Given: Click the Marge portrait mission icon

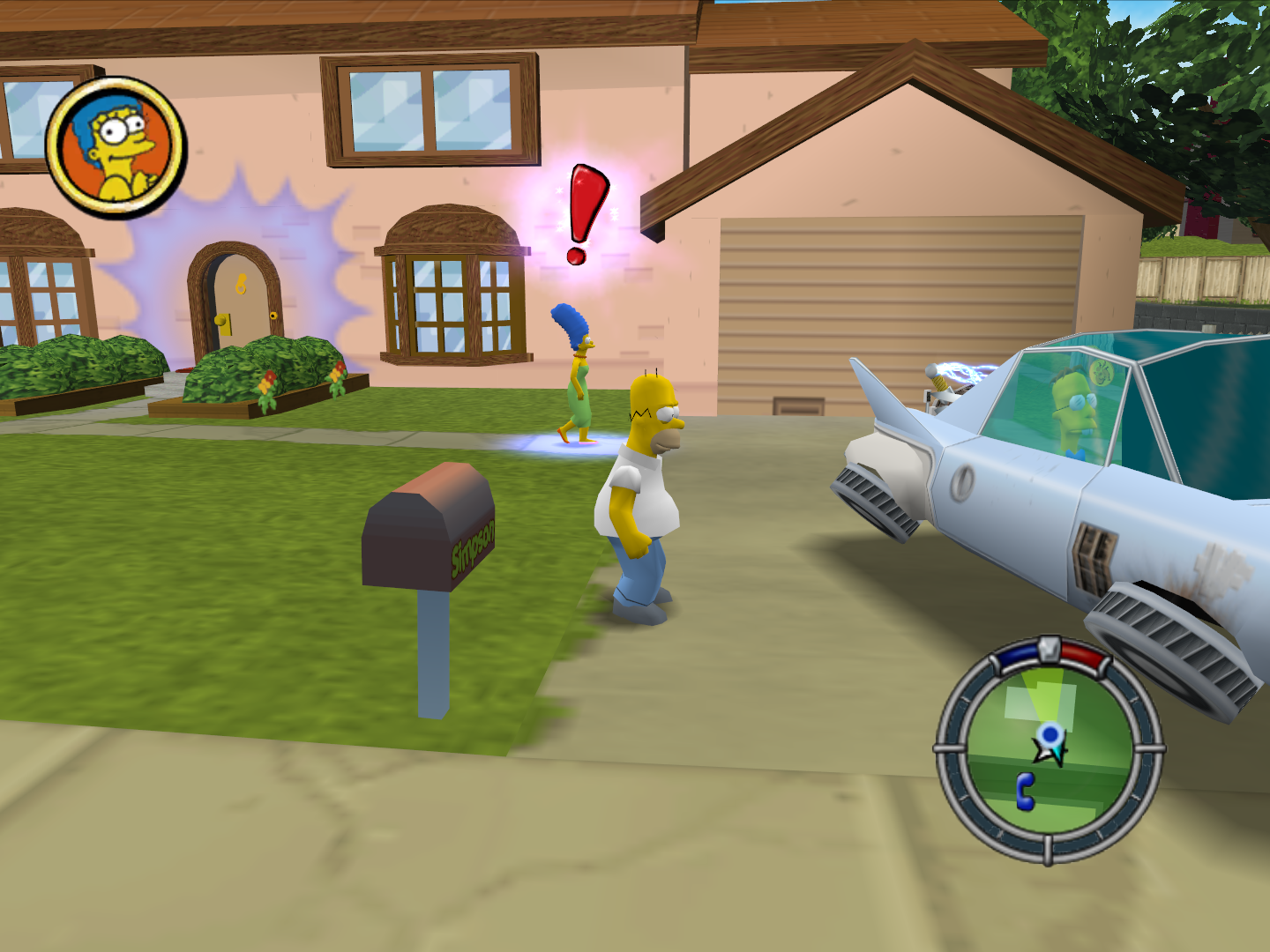Looking at the screenshot, I should point(116,147).
